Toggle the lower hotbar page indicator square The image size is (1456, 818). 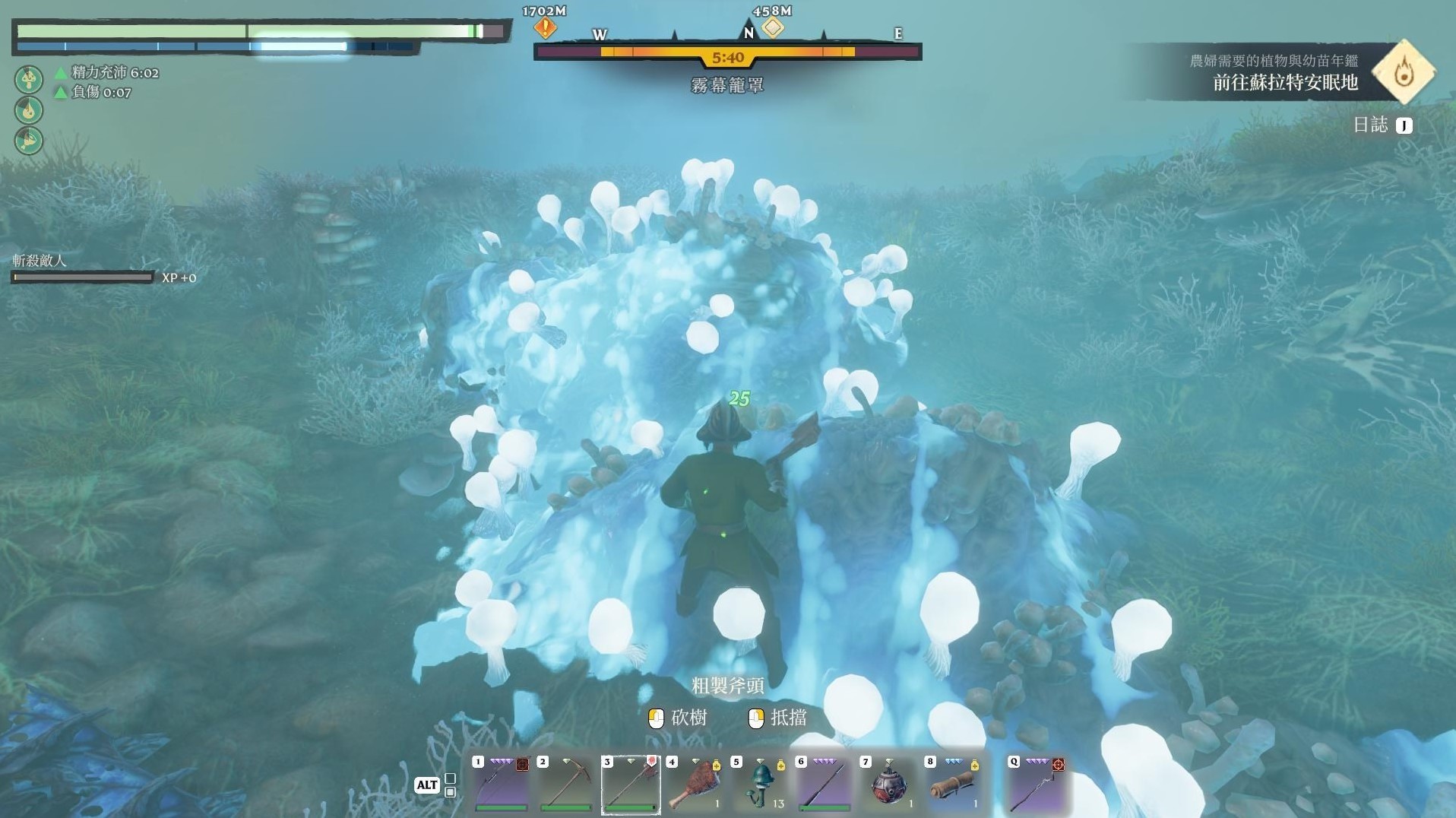click(x=451, y=792)
